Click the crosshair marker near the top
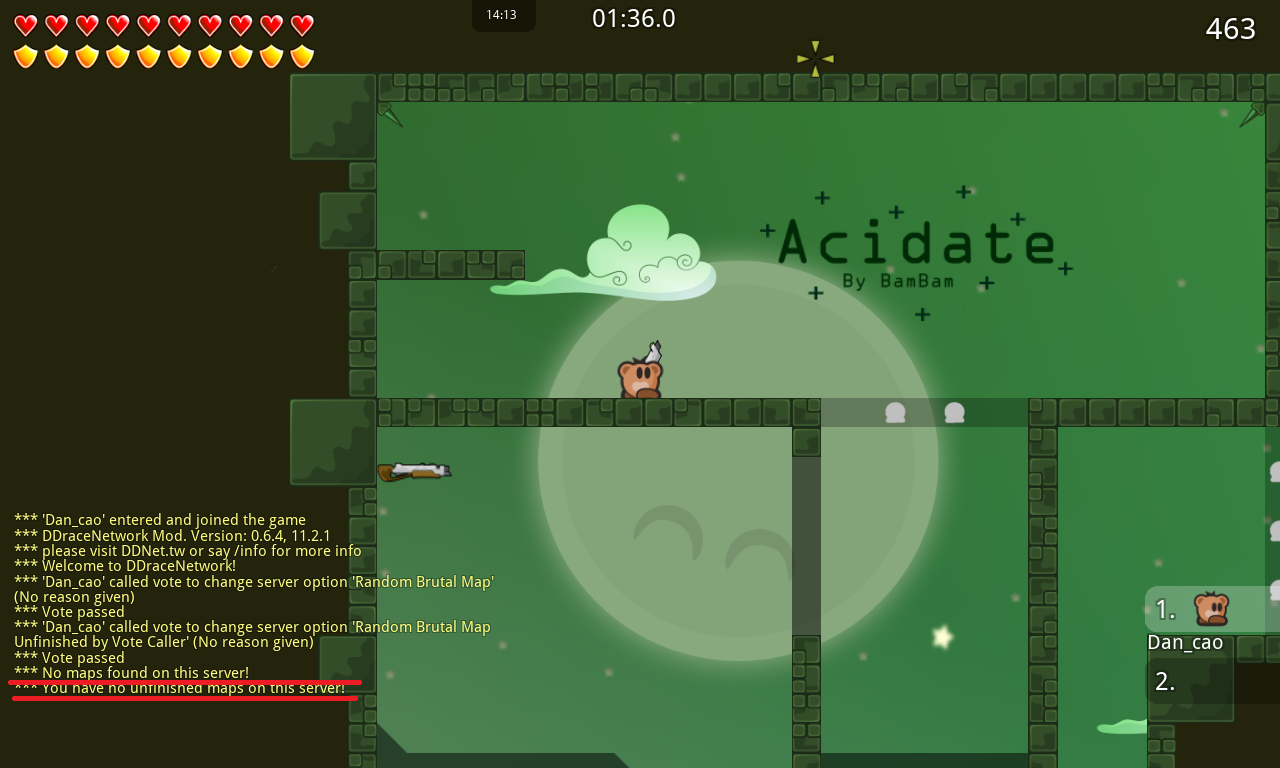 point(815,58)
